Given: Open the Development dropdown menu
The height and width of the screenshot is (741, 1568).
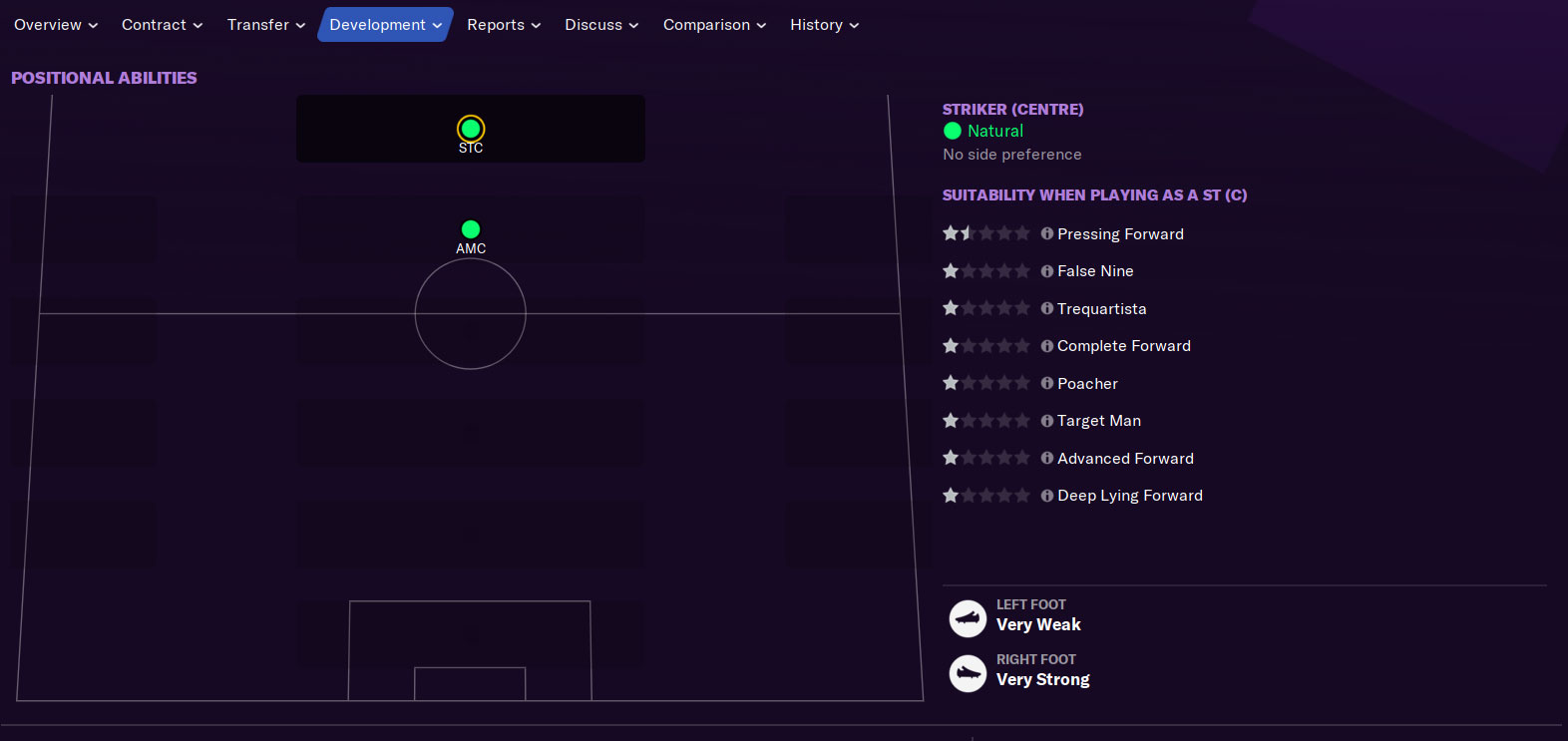Looking at the screenshot, I should point(385,24).
